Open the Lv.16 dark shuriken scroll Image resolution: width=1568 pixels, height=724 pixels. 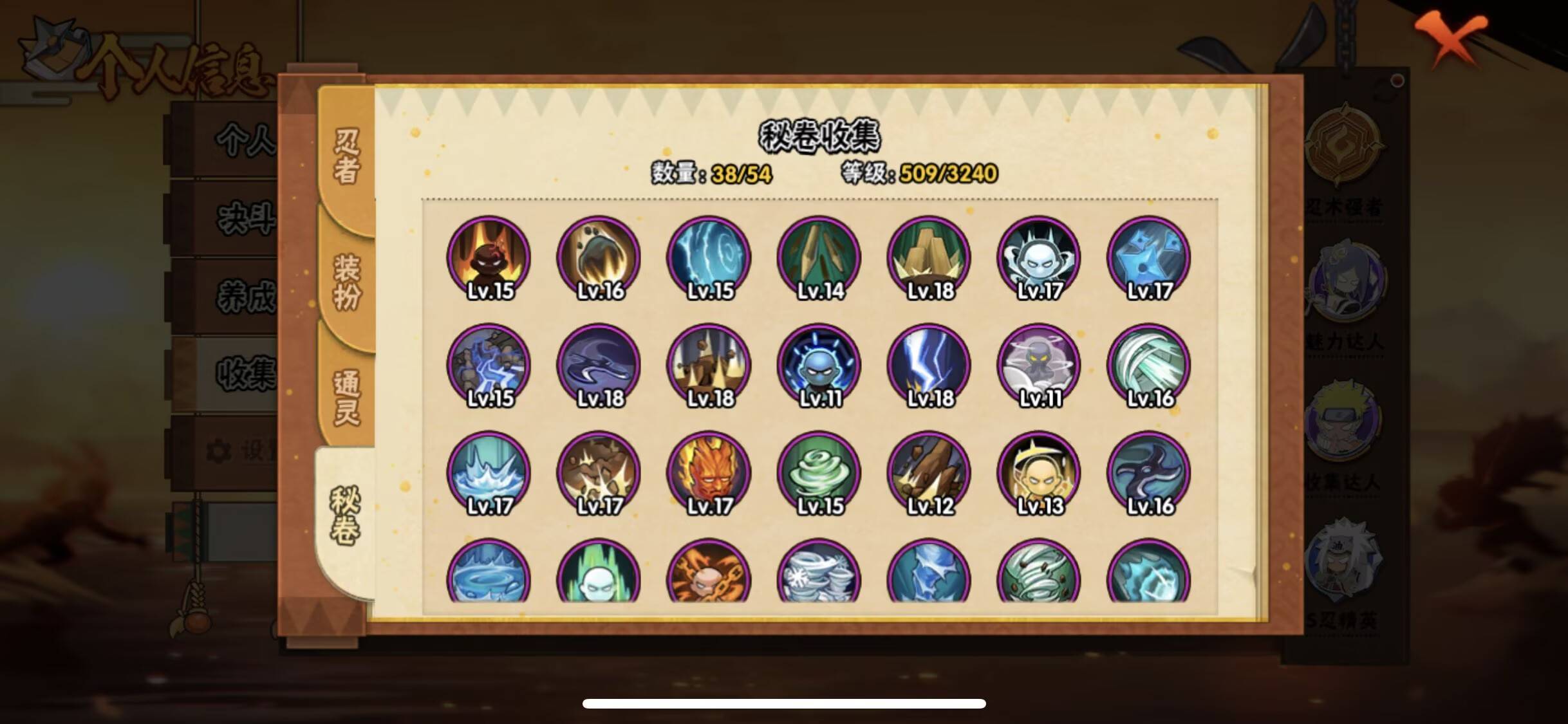1149,473
